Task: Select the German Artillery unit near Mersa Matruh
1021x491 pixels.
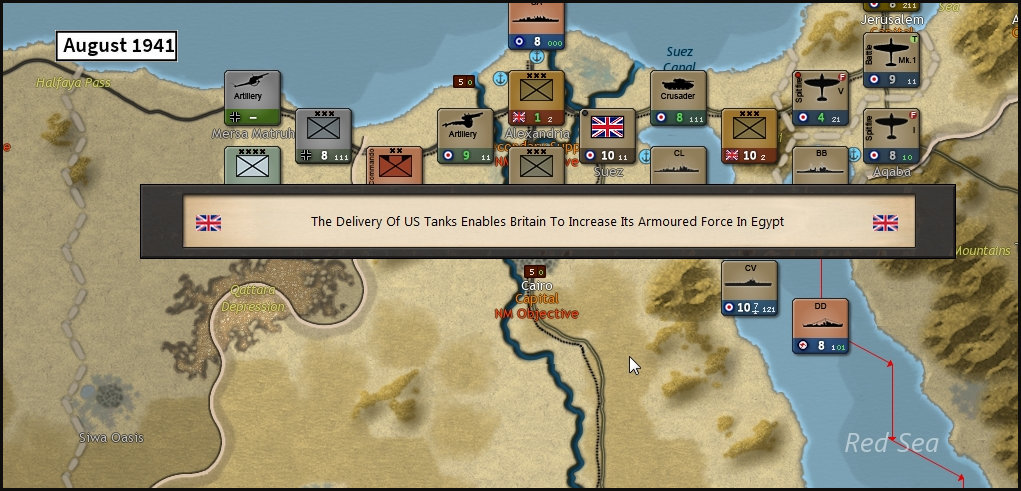Action: (252, 97)
